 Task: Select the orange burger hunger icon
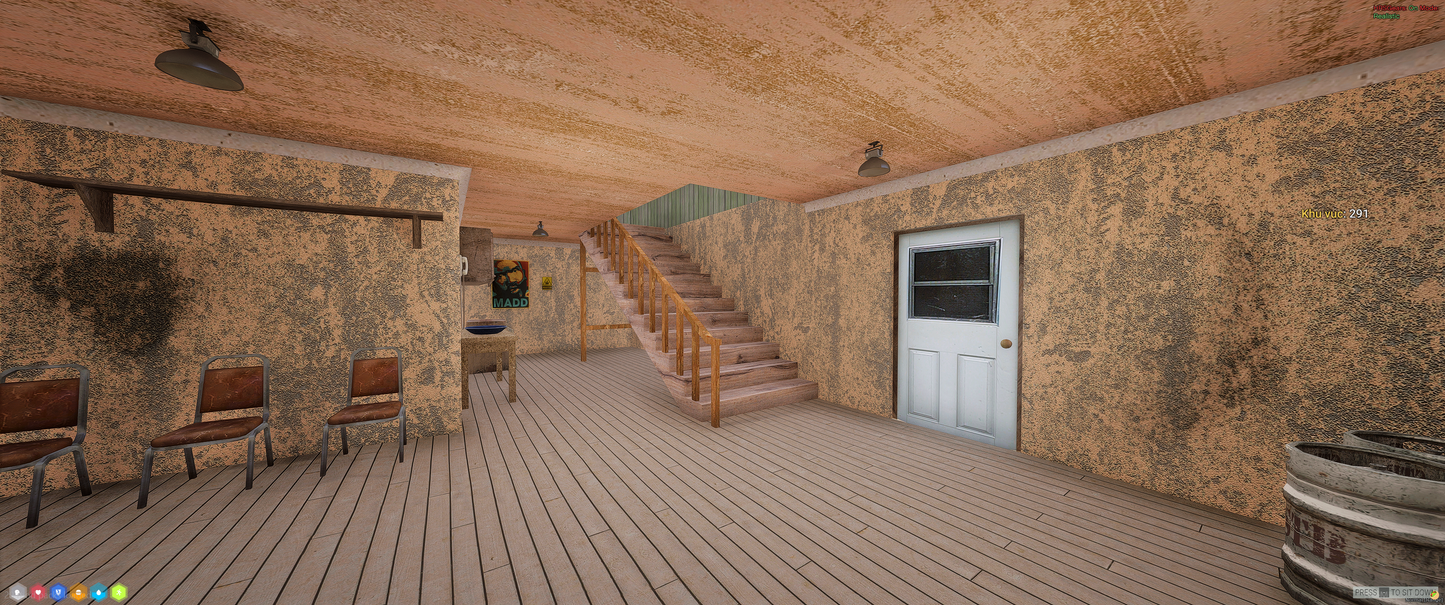tap(78, 592)
